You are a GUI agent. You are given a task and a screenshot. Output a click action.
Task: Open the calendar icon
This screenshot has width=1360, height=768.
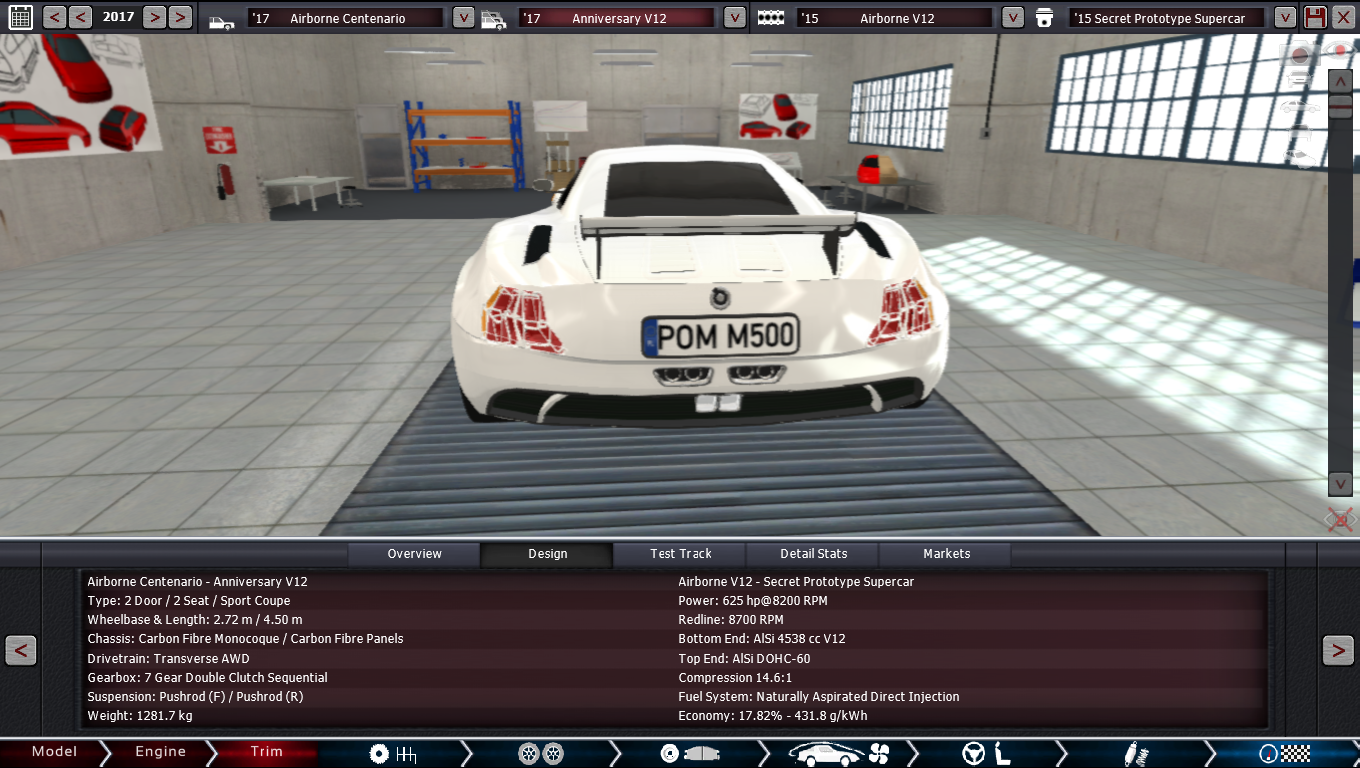(x=20, y=17)
